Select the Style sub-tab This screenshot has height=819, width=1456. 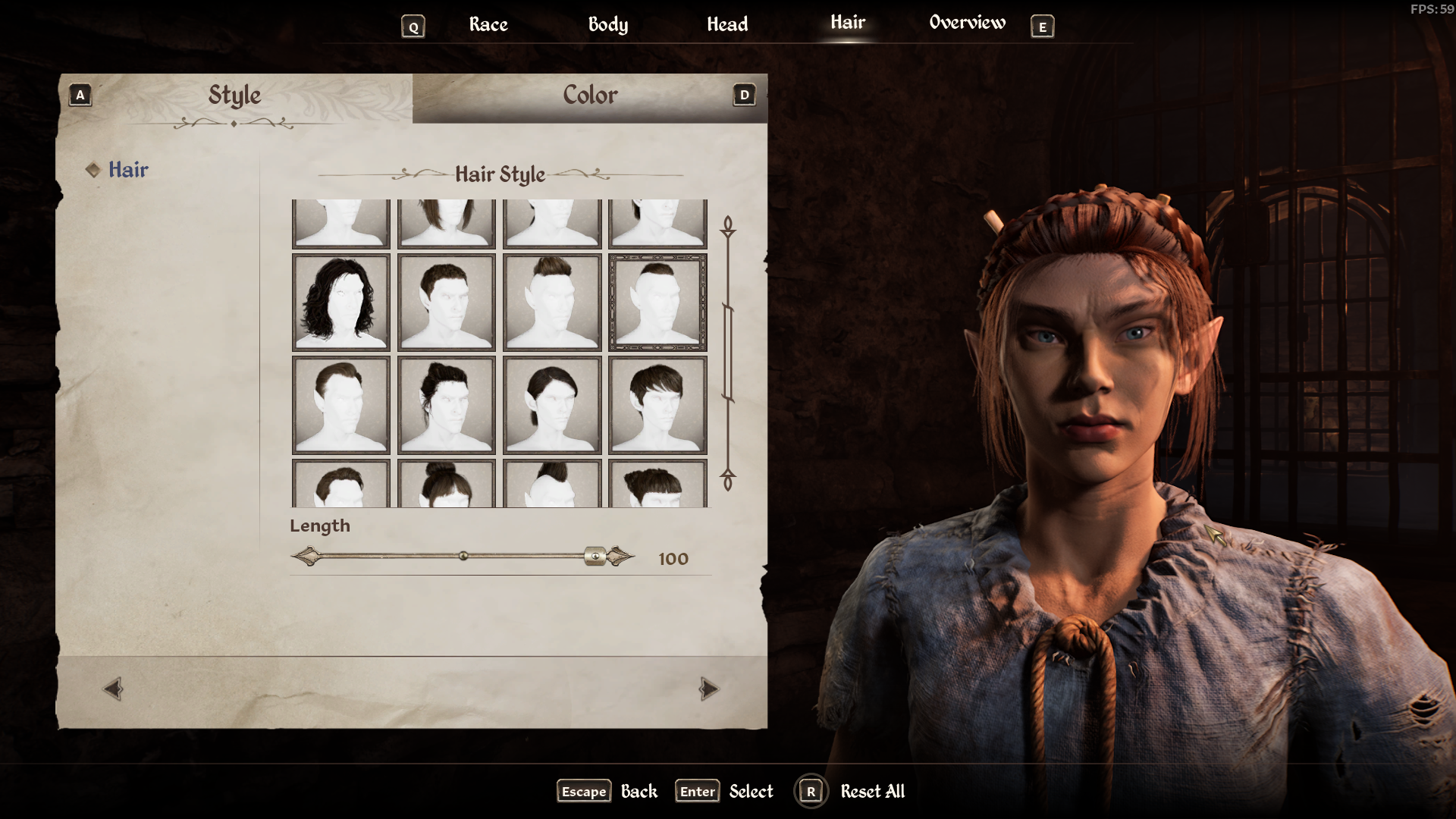point(234,96)
